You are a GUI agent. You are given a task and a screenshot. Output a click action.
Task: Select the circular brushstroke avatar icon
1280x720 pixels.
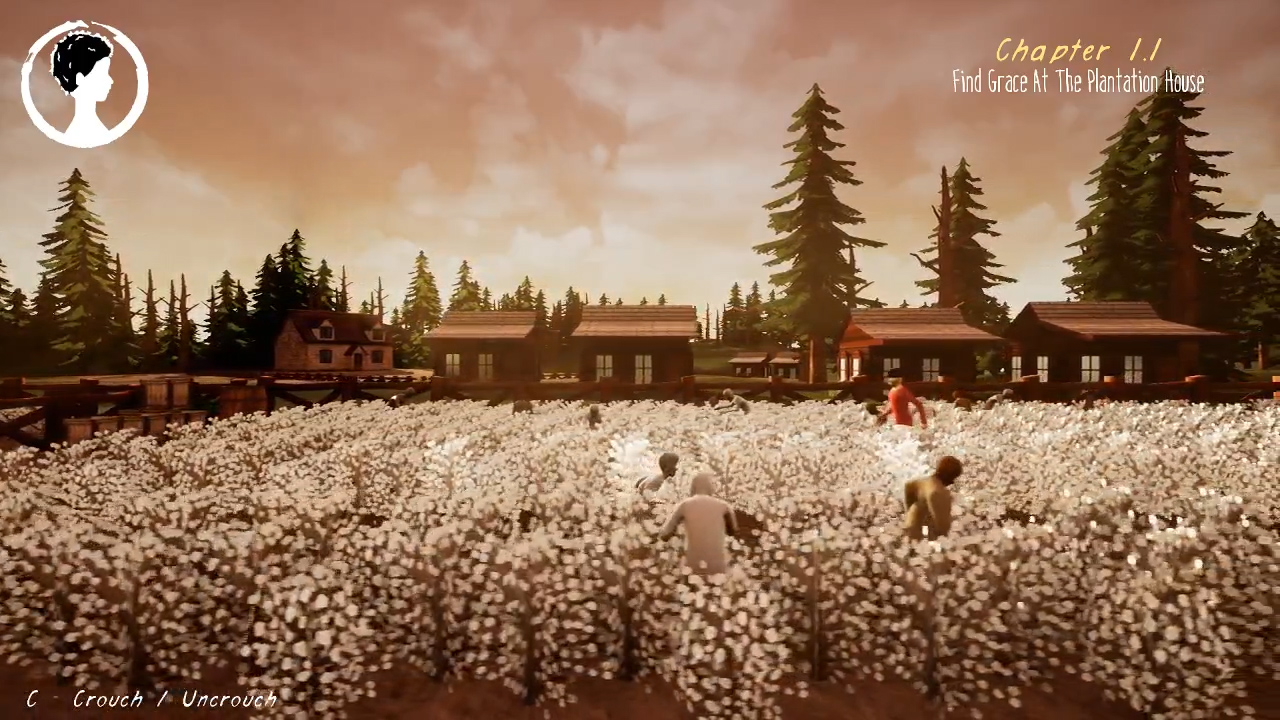[84, 80]
